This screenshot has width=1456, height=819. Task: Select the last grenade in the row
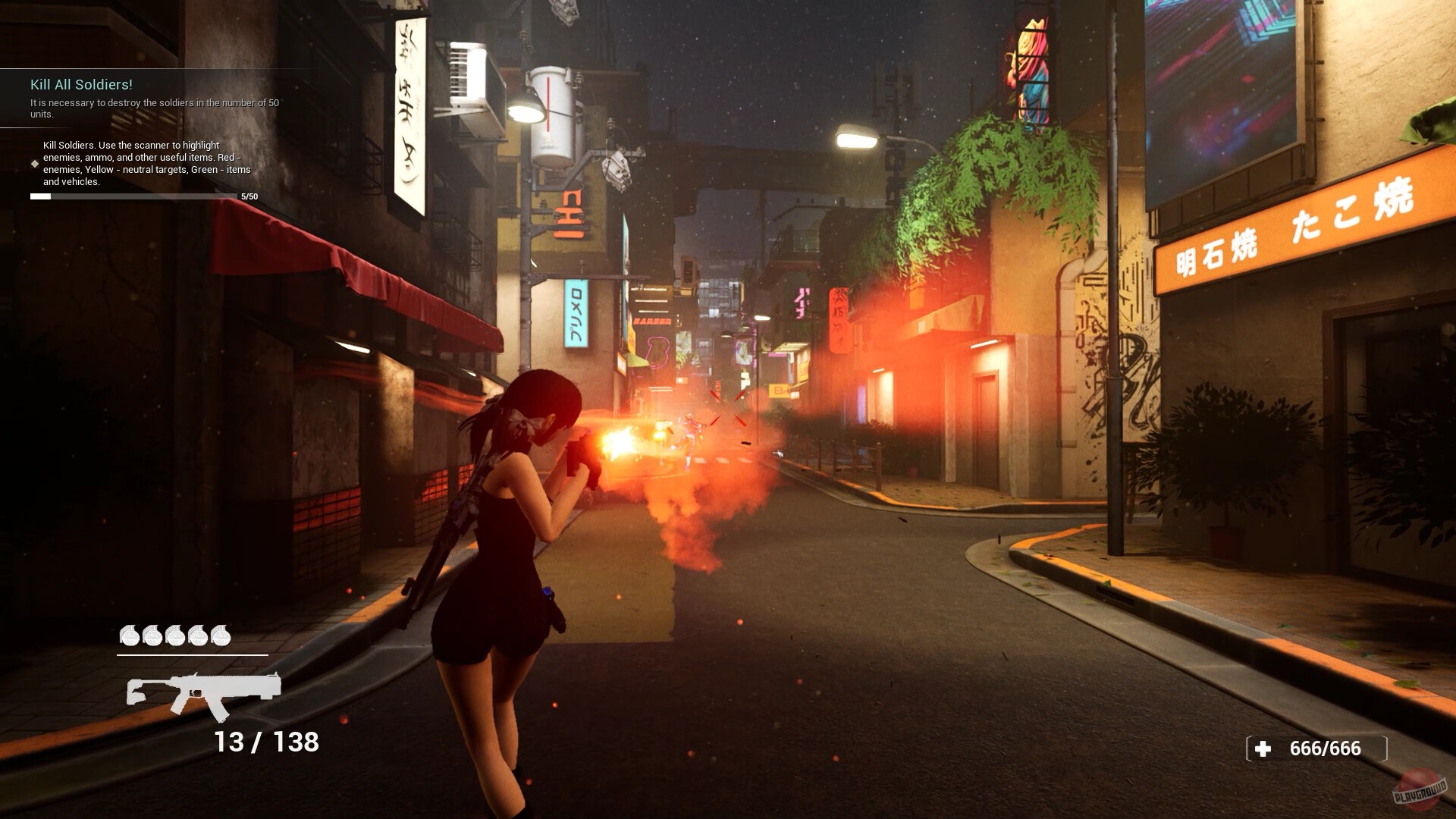click(223, 637)
